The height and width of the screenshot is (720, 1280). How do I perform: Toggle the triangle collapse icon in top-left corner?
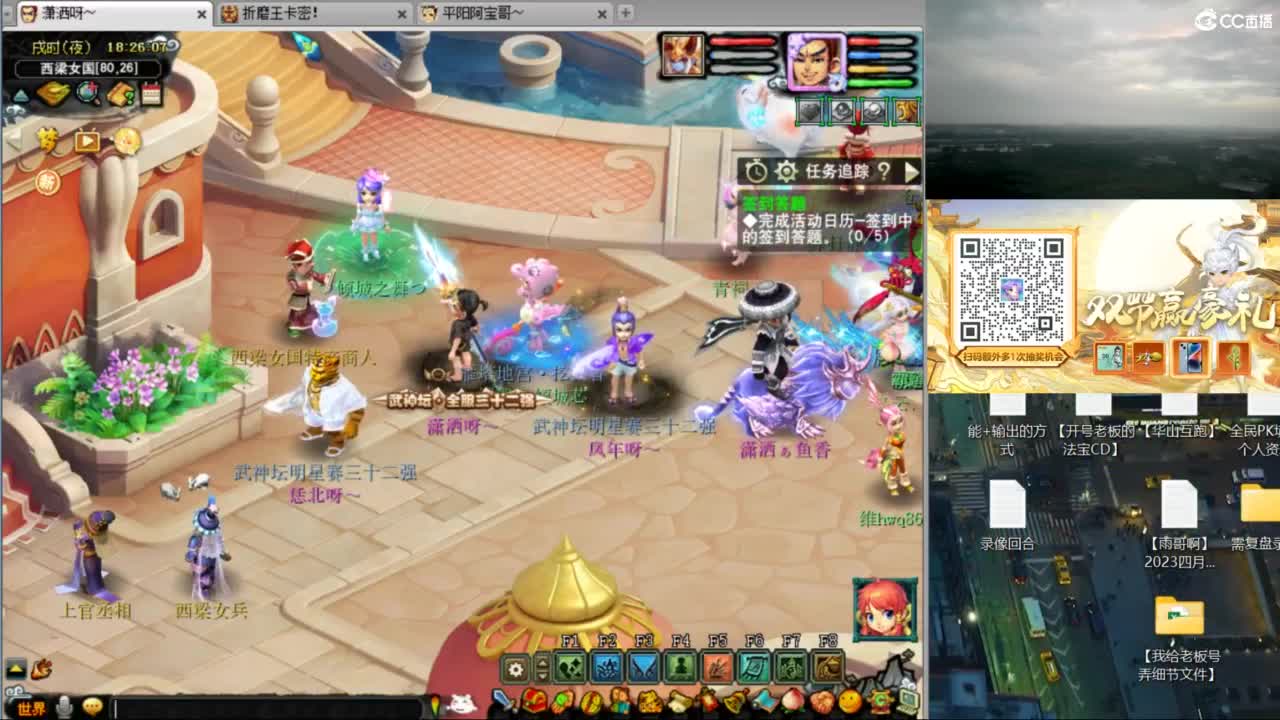click(x=22, y=93)
